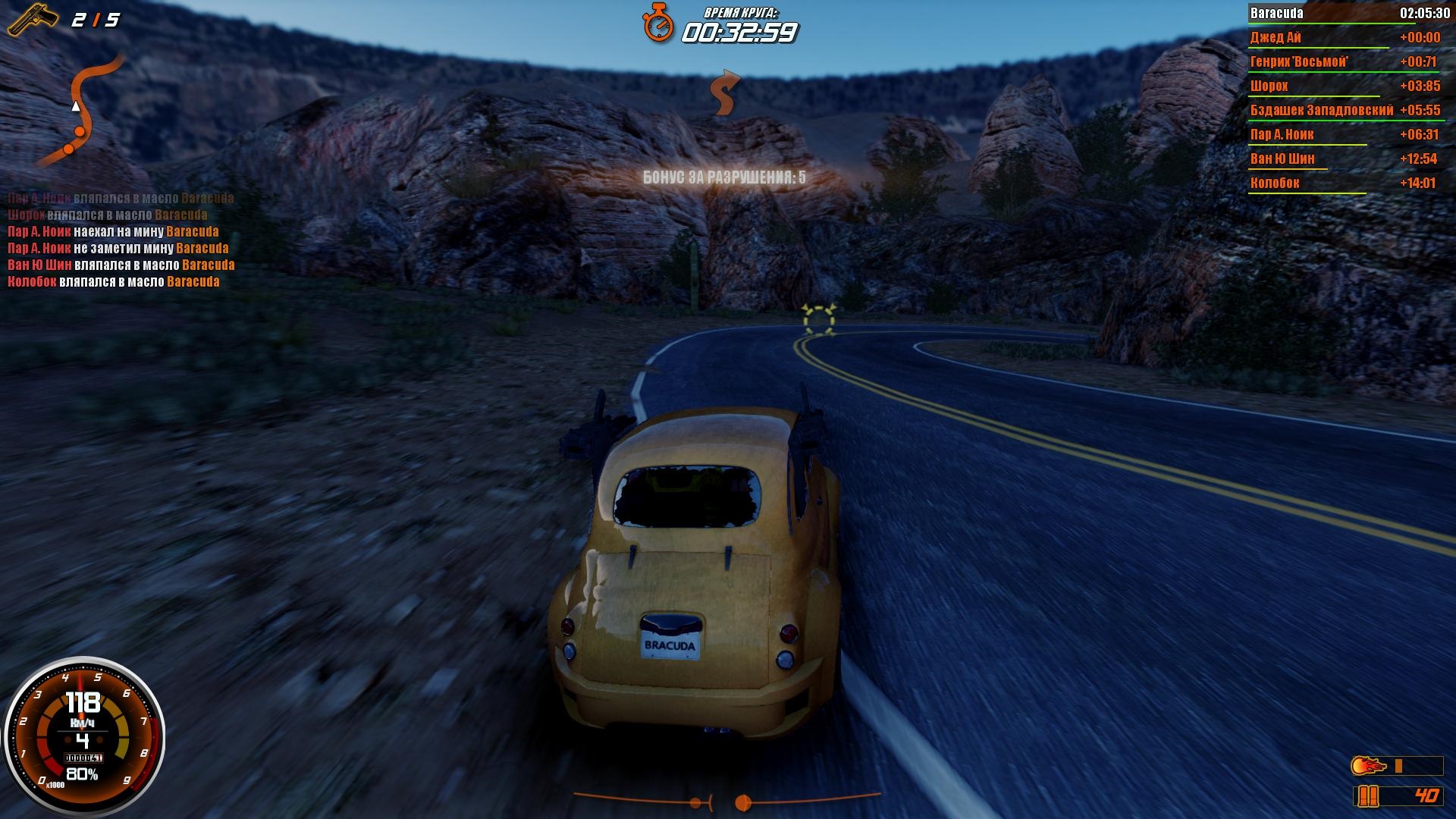Viewport: 1456px width, 819px height.
Task: Pick Шорох from the racer list
Action: 1345,86
